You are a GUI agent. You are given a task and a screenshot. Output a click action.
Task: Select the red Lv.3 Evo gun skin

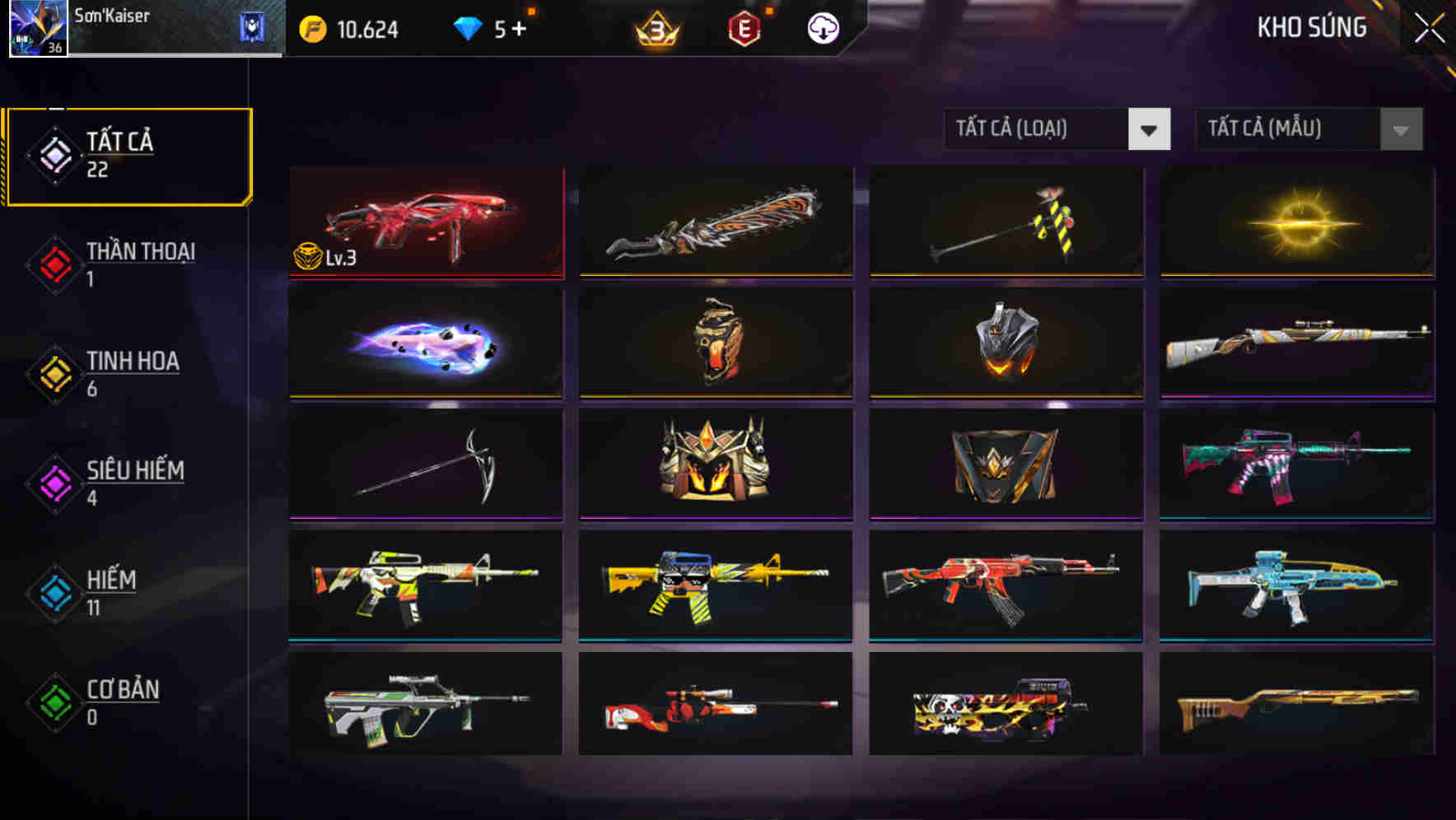point(425,222)
